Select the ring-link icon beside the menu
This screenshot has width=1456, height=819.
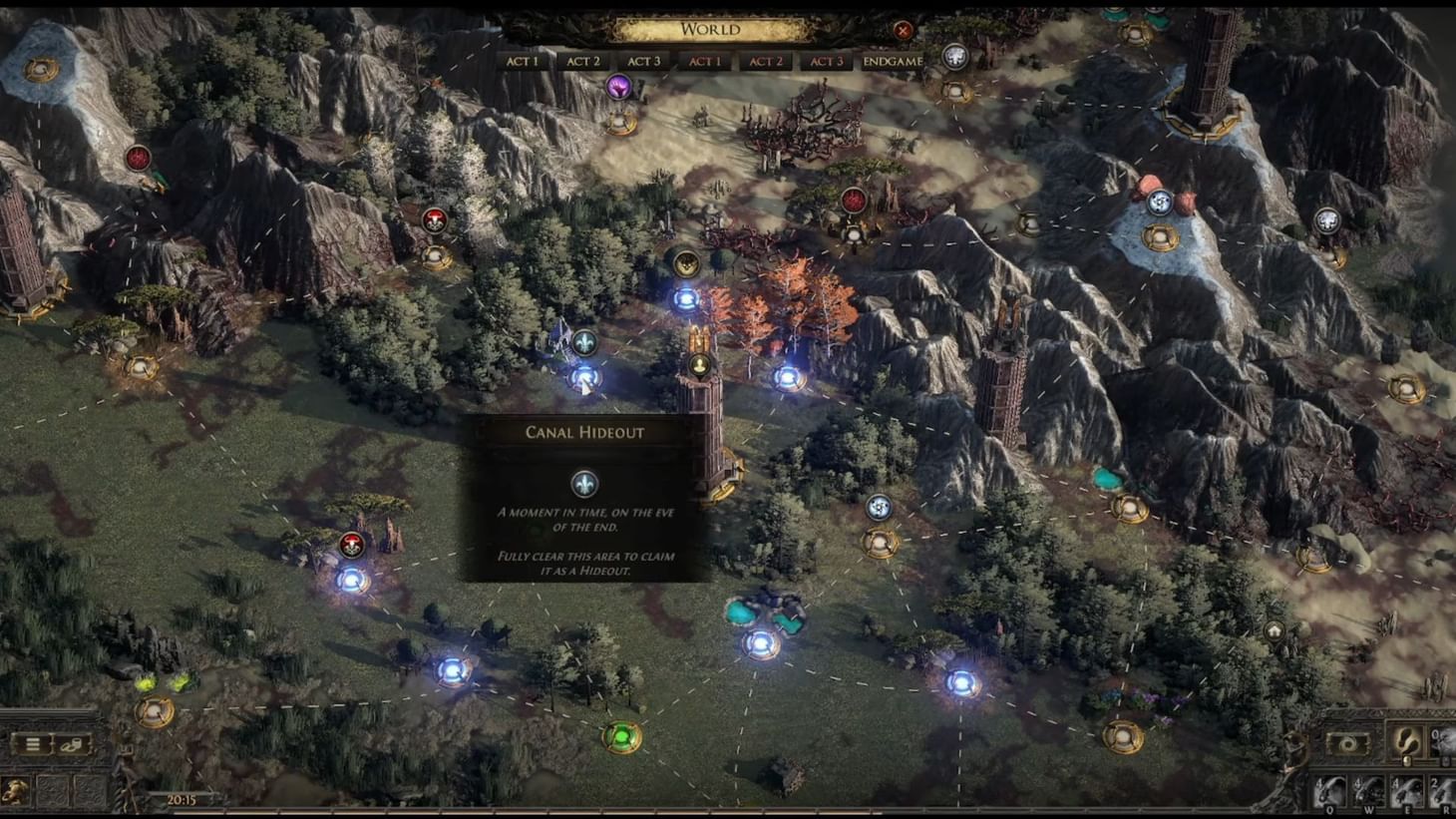70,745
